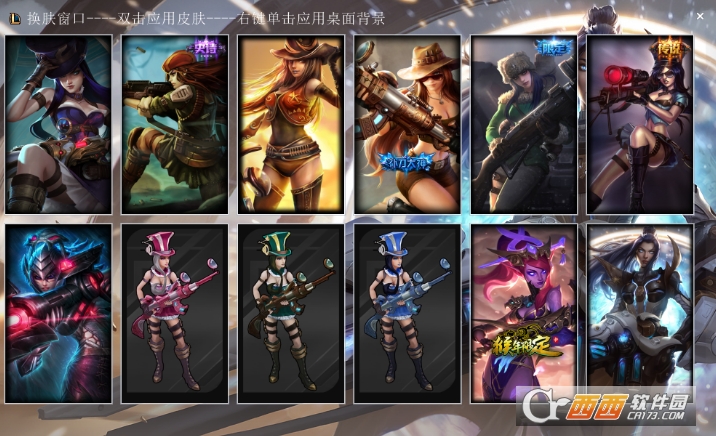
Task: Select the Safari Caitlyn skin card
Action: (407, 124)
